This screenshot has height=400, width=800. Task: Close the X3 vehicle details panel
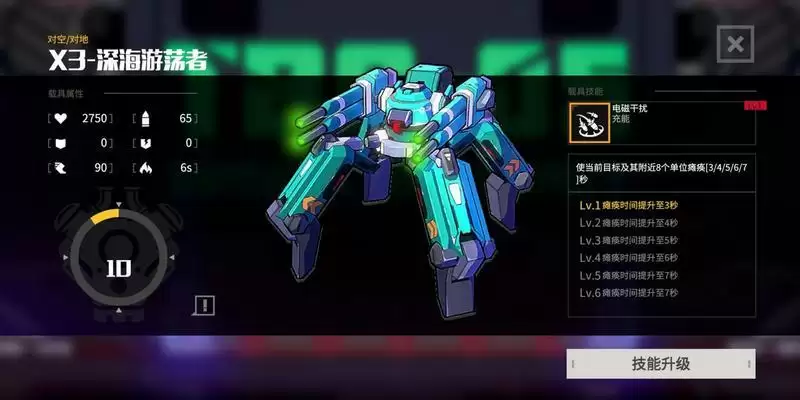[735, 44]
